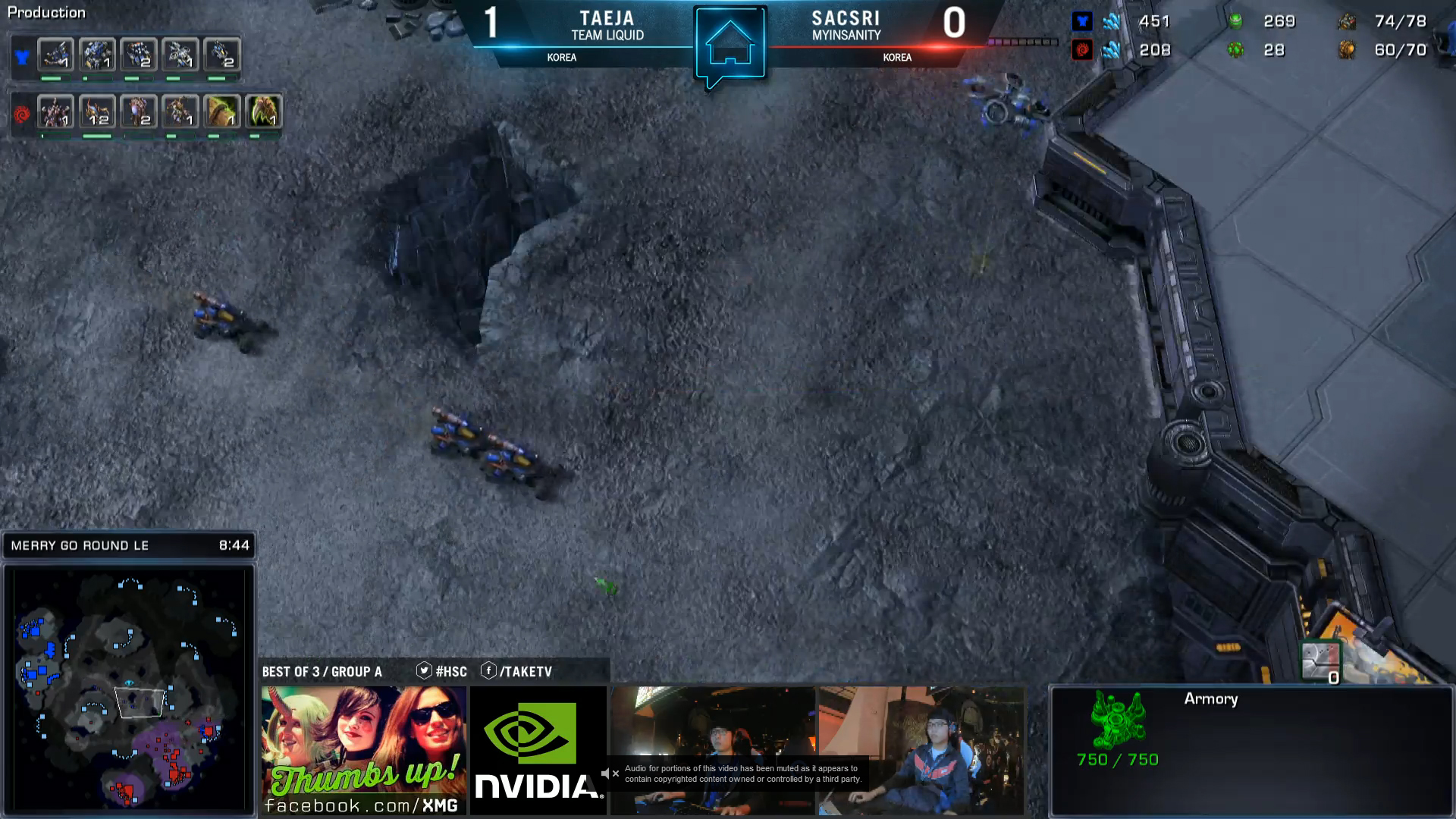Click the vehicle plating upgrade icon
The width and height of the screenshot is (1456, 819).
1321,661
